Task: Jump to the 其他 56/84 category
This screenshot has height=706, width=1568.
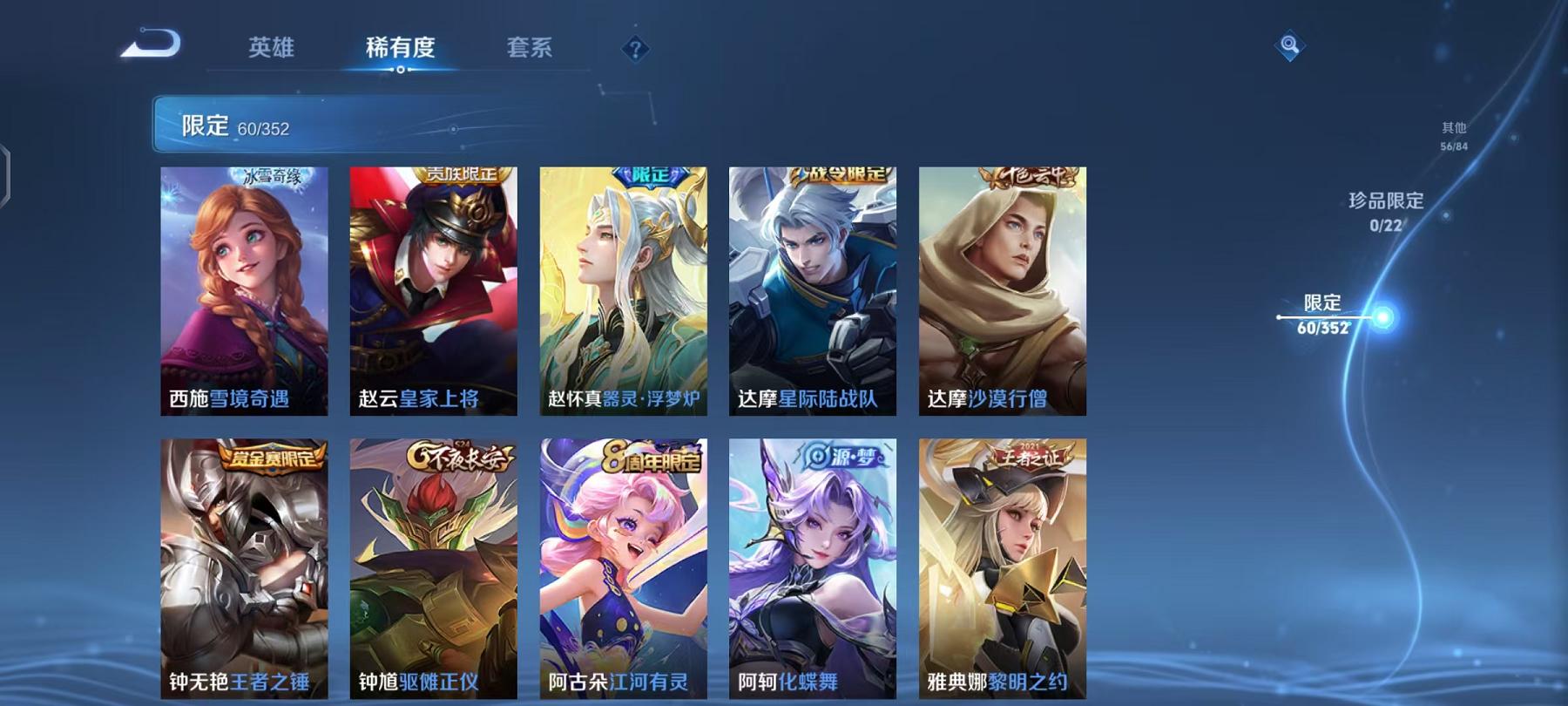Action: 1453,133
